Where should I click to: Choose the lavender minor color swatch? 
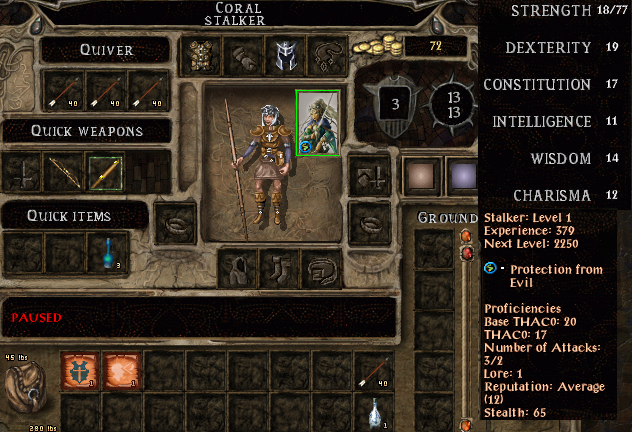(461, 174)
